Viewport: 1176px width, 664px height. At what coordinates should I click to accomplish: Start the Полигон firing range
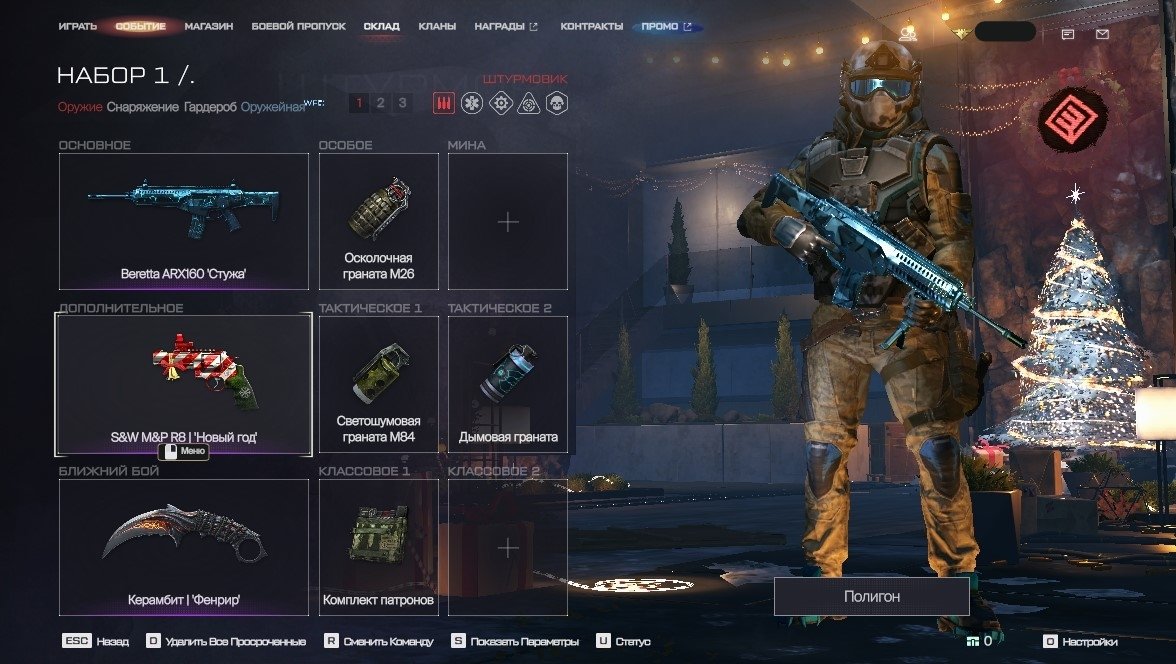pyautogui.click(x=871, y=596)
